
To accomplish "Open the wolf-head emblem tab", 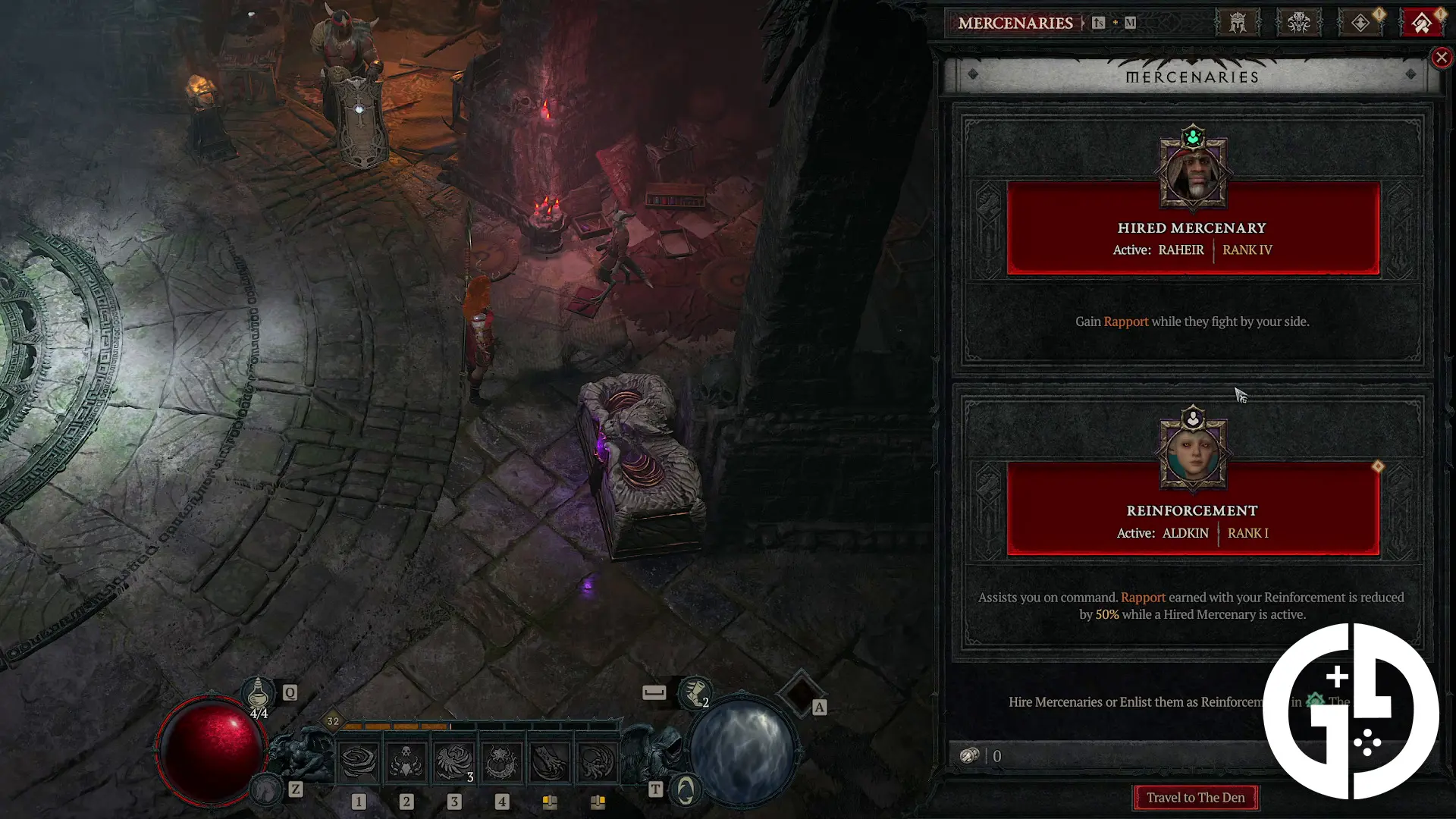I will click(1298, 23).
